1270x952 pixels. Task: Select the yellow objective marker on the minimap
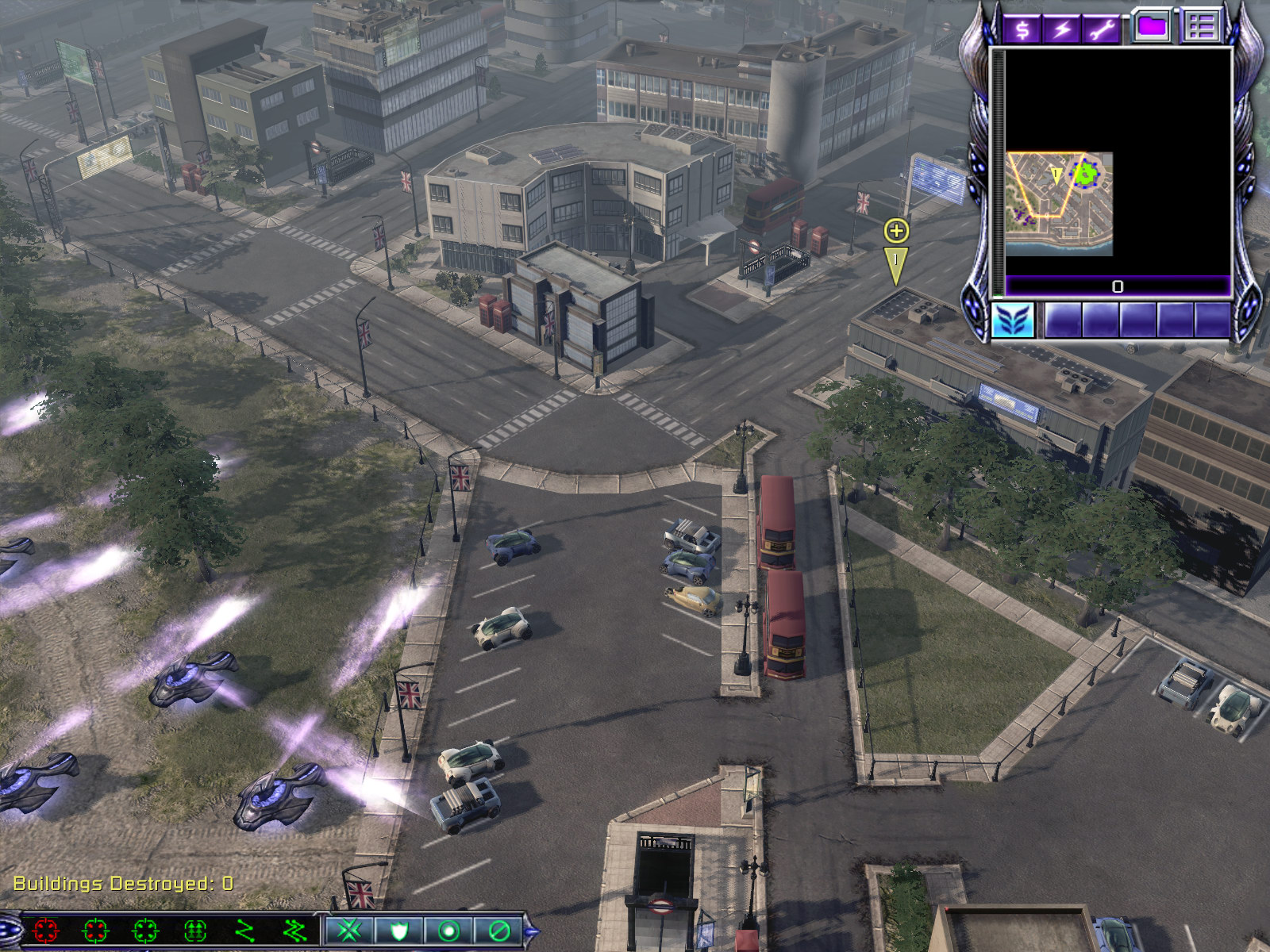(x=1056, y=175)
